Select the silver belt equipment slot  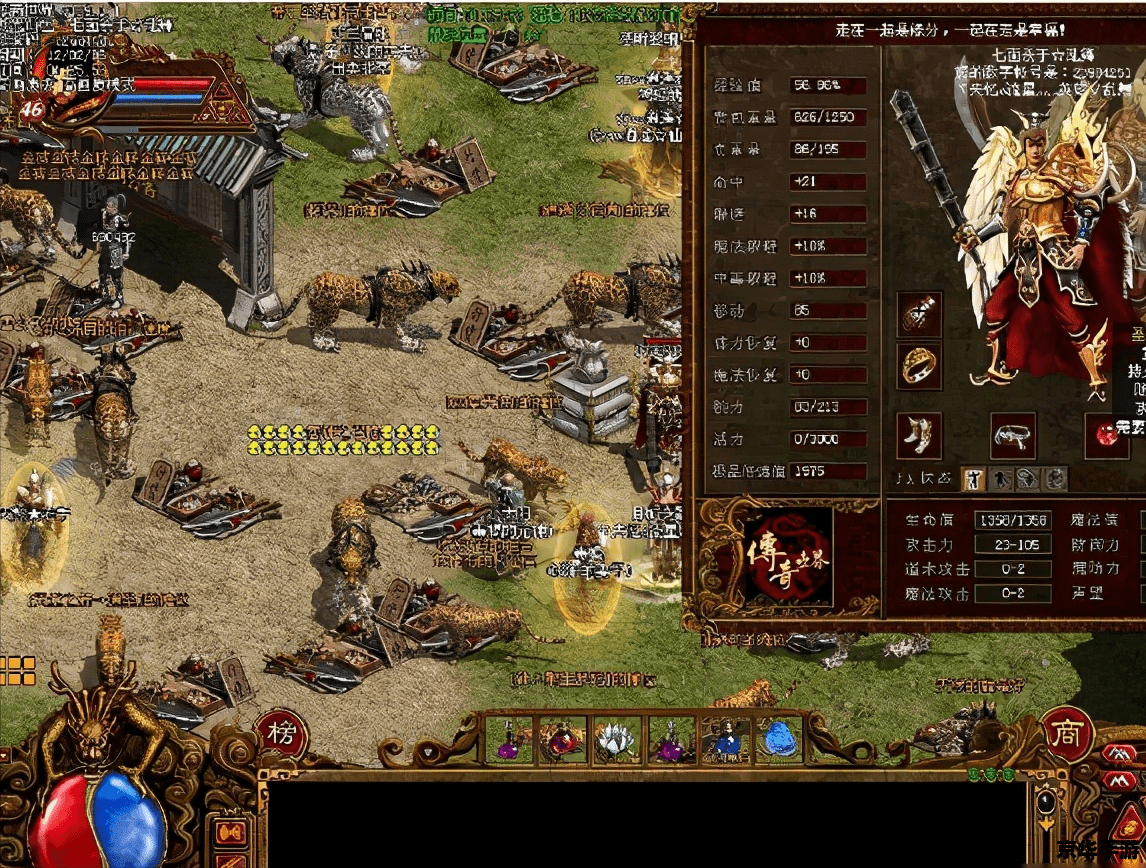click(x=1013, y=436)
